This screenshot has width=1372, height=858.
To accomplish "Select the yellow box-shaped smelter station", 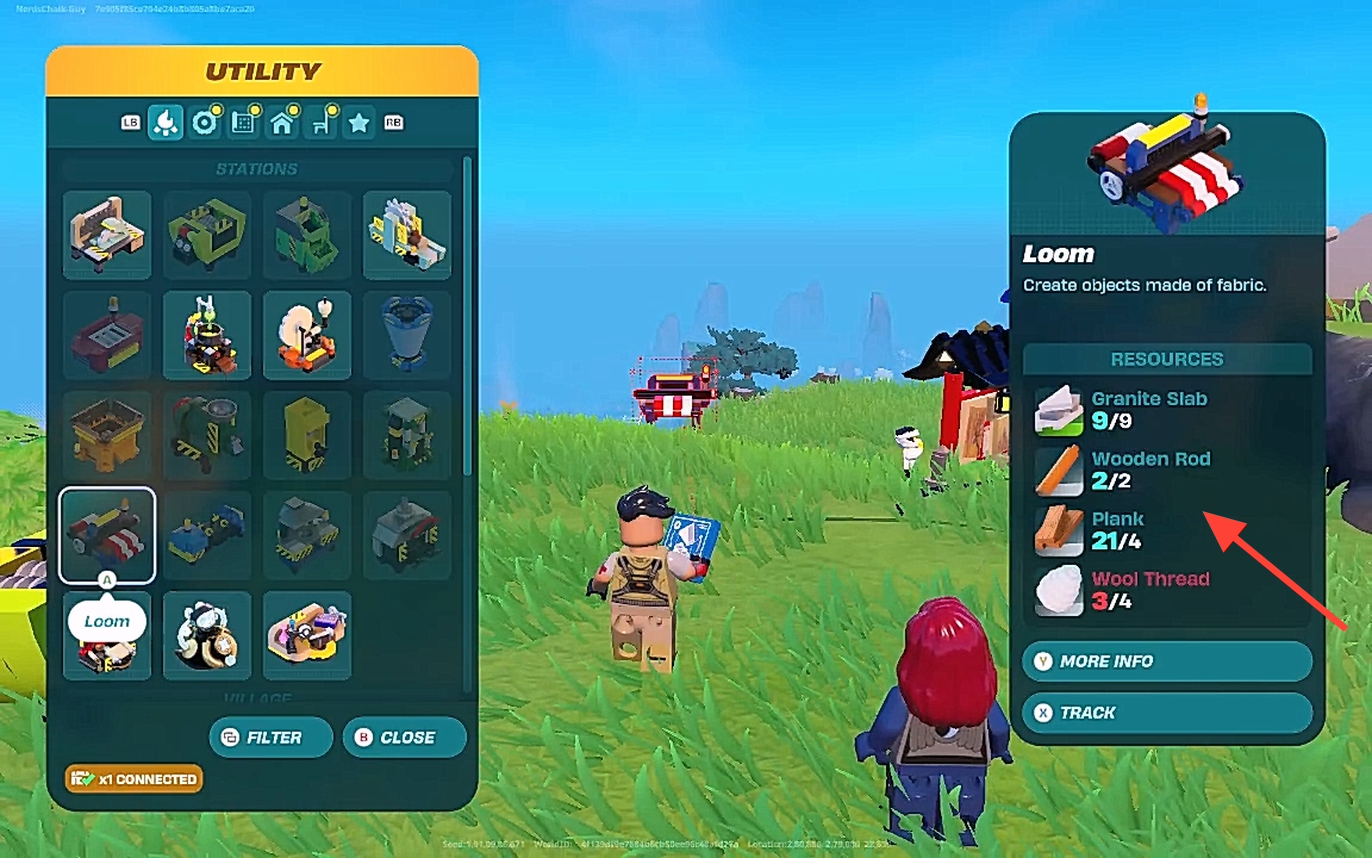I will coord(107,435).
